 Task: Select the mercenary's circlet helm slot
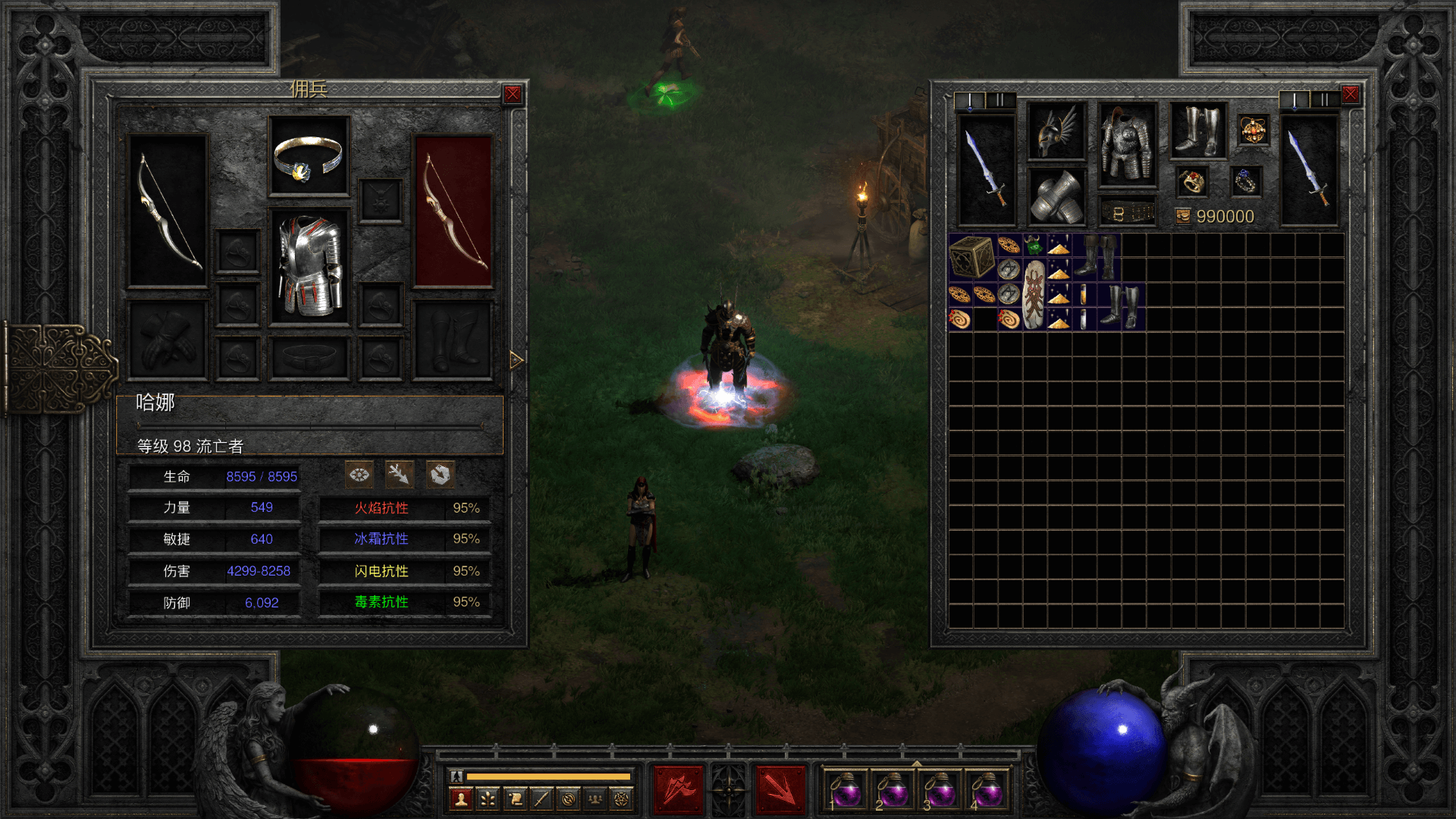(x=309, y=157)
